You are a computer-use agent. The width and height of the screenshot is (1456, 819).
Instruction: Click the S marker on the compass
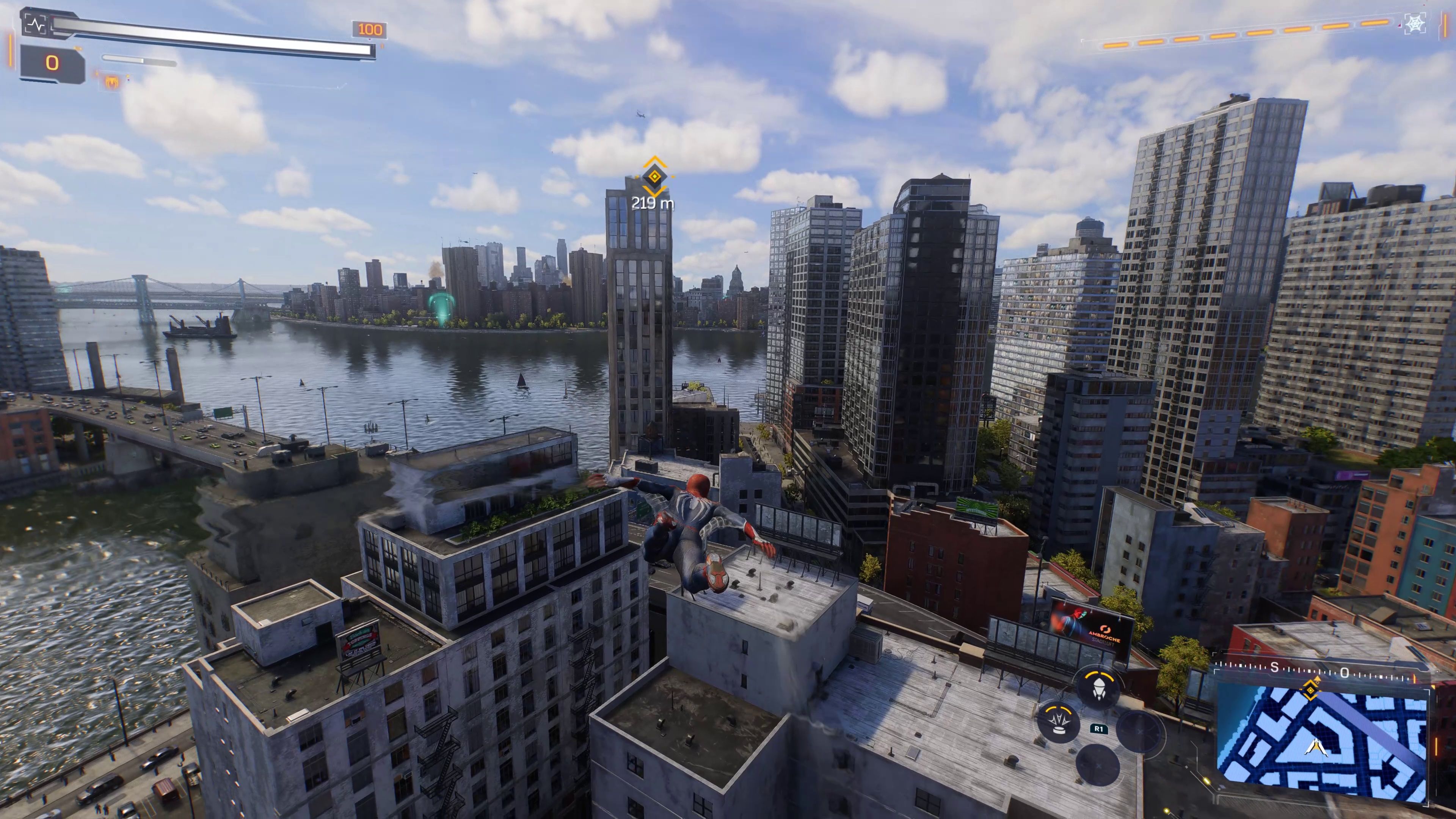tap(1275, 667)
